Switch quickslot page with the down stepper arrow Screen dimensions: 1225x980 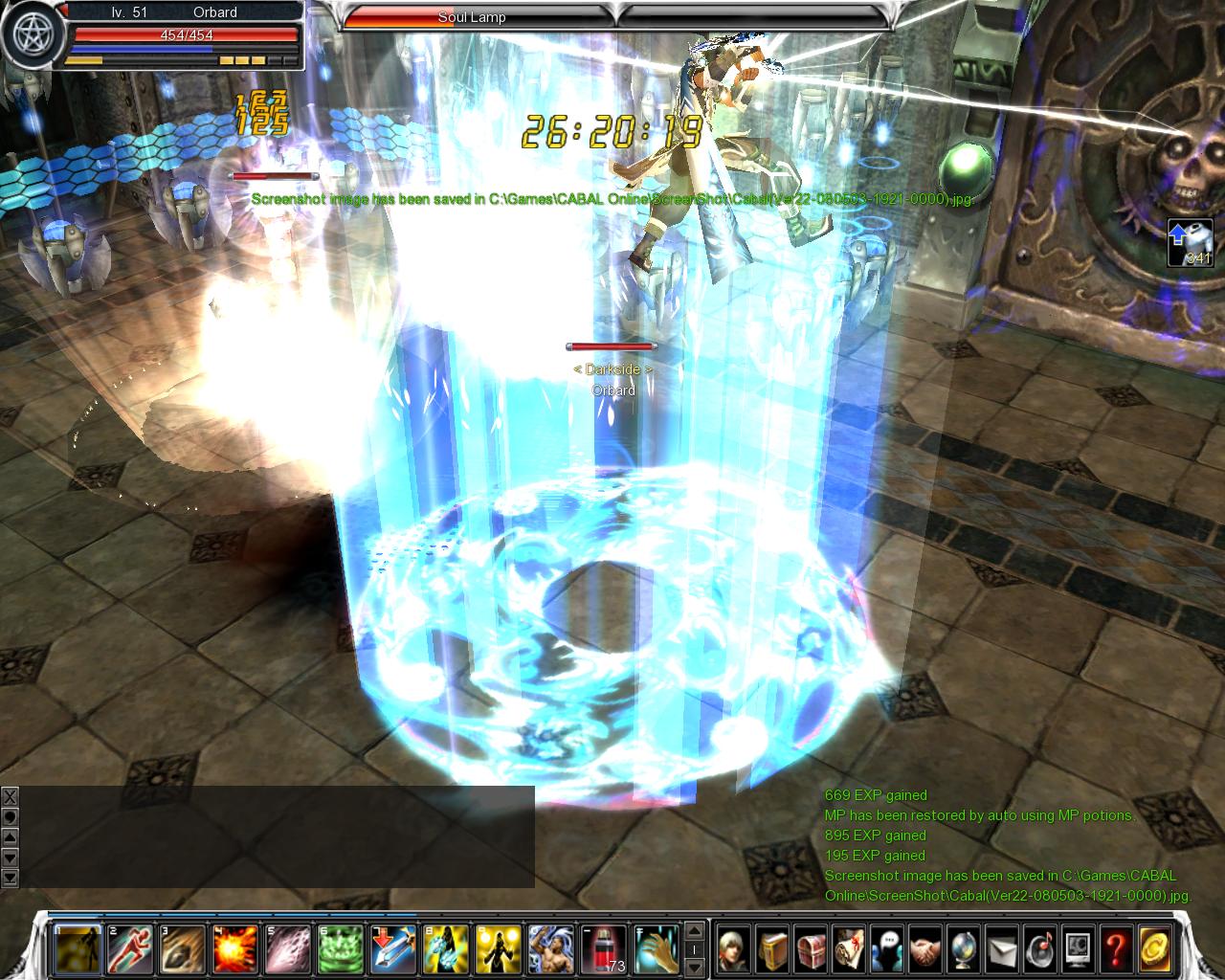[694, 967]
